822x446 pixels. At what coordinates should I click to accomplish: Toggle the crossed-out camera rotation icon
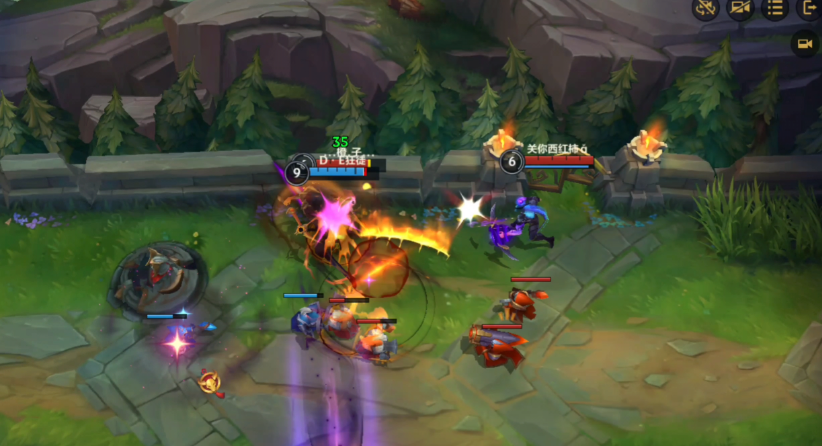pos(706,8)
